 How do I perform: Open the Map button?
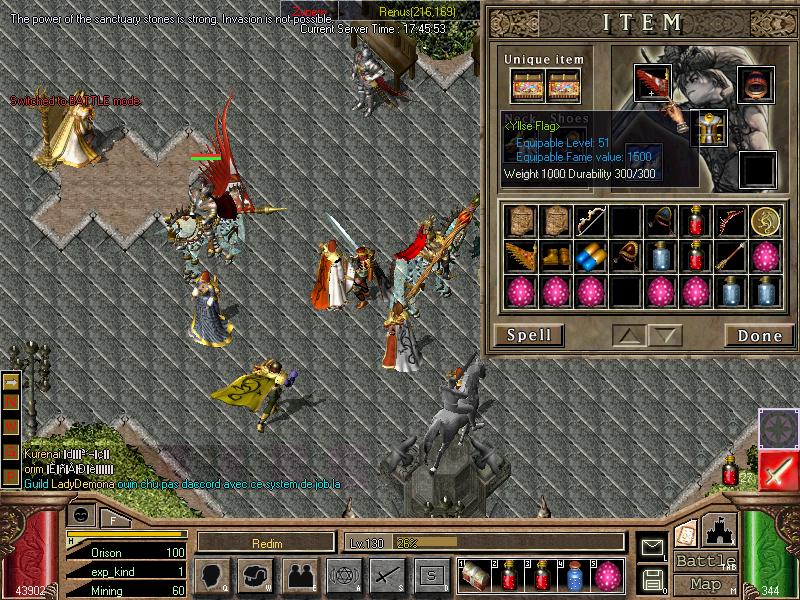pyautogui.click(x=705, y=584)
